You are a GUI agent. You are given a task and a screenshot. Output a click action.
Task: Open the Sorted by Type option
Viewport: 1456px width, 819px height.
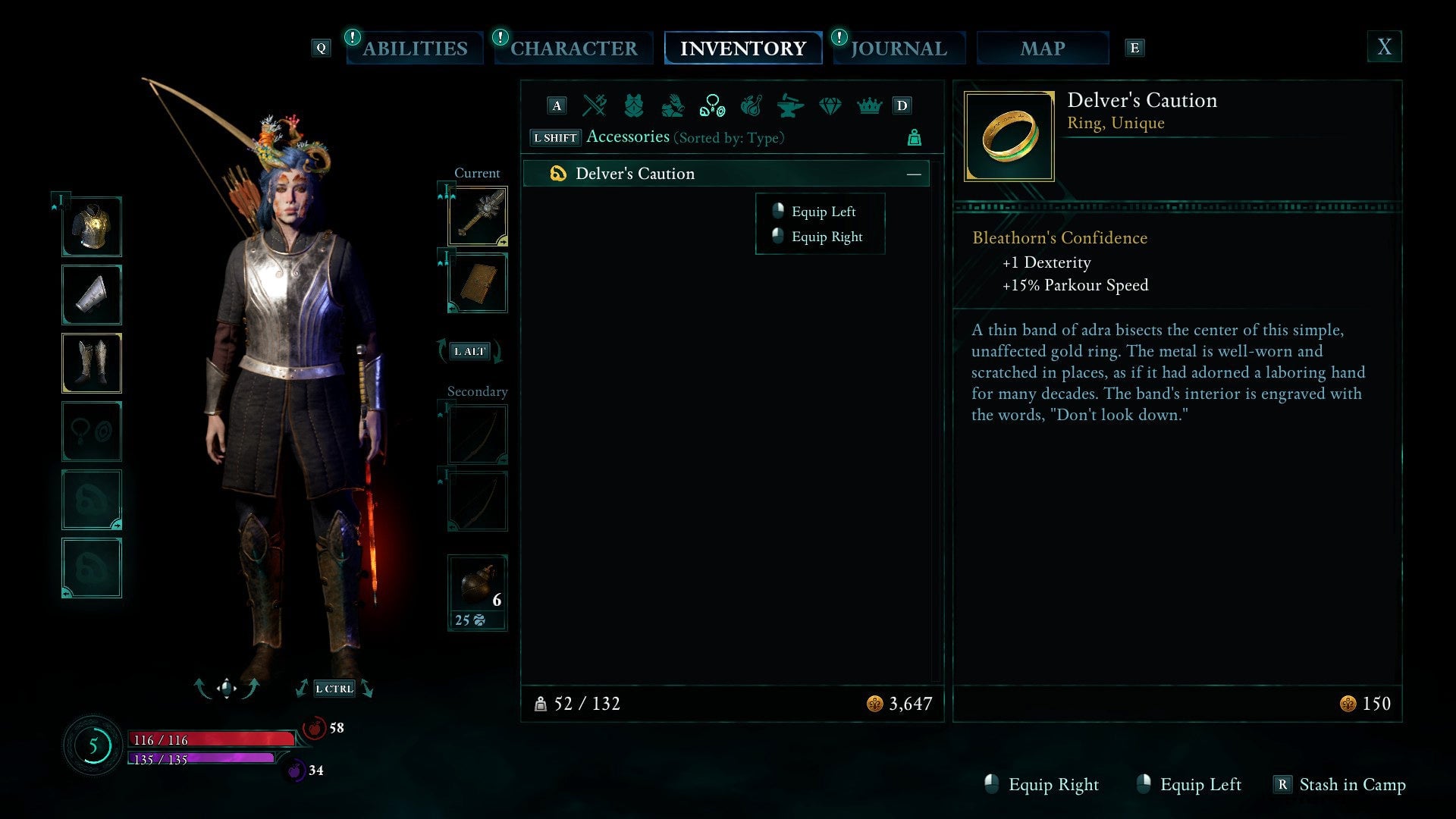pos(729,137)
